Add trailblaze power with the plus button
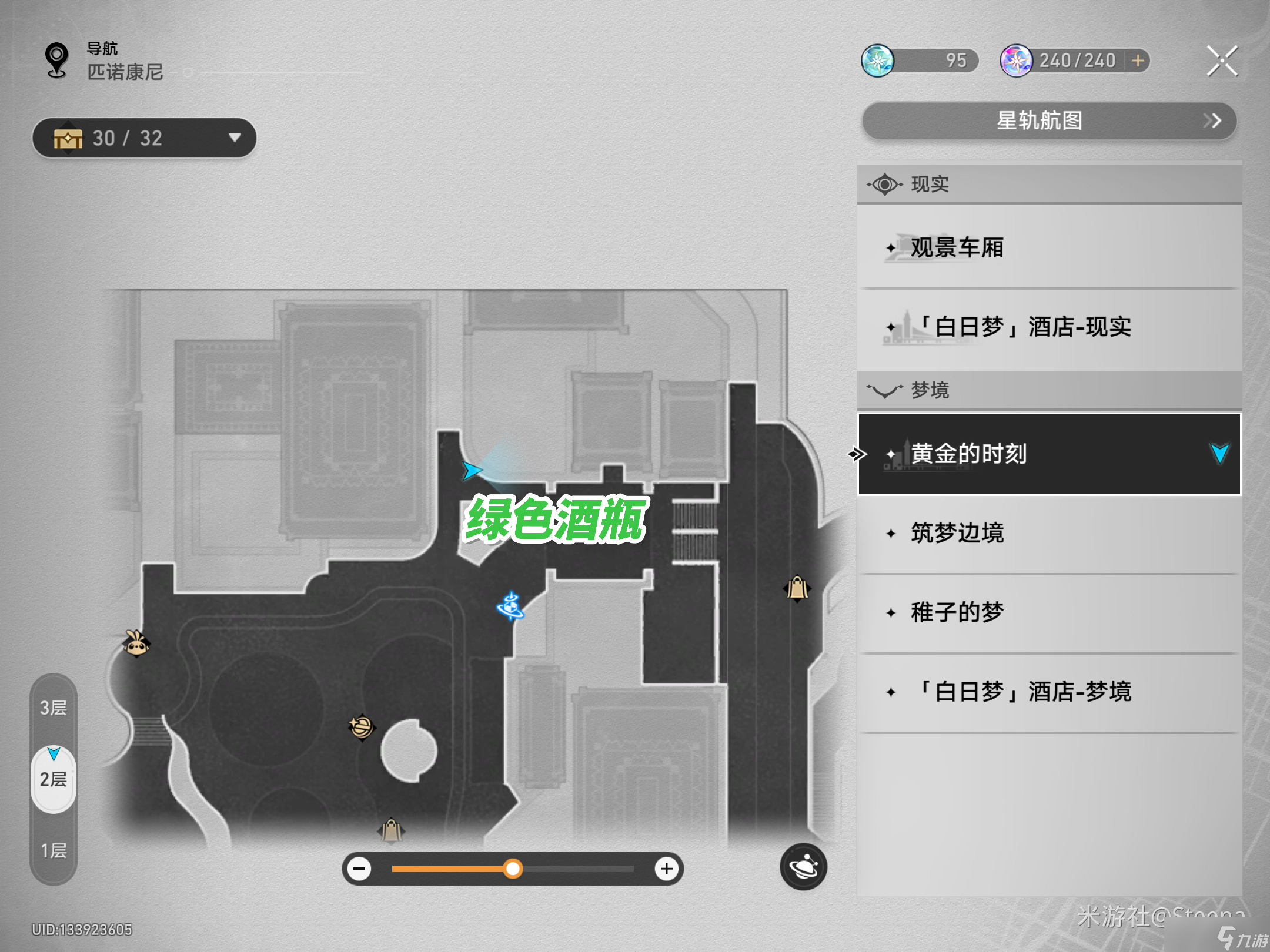This screenshot has width=1270, height=952. tap(1138, 61)
